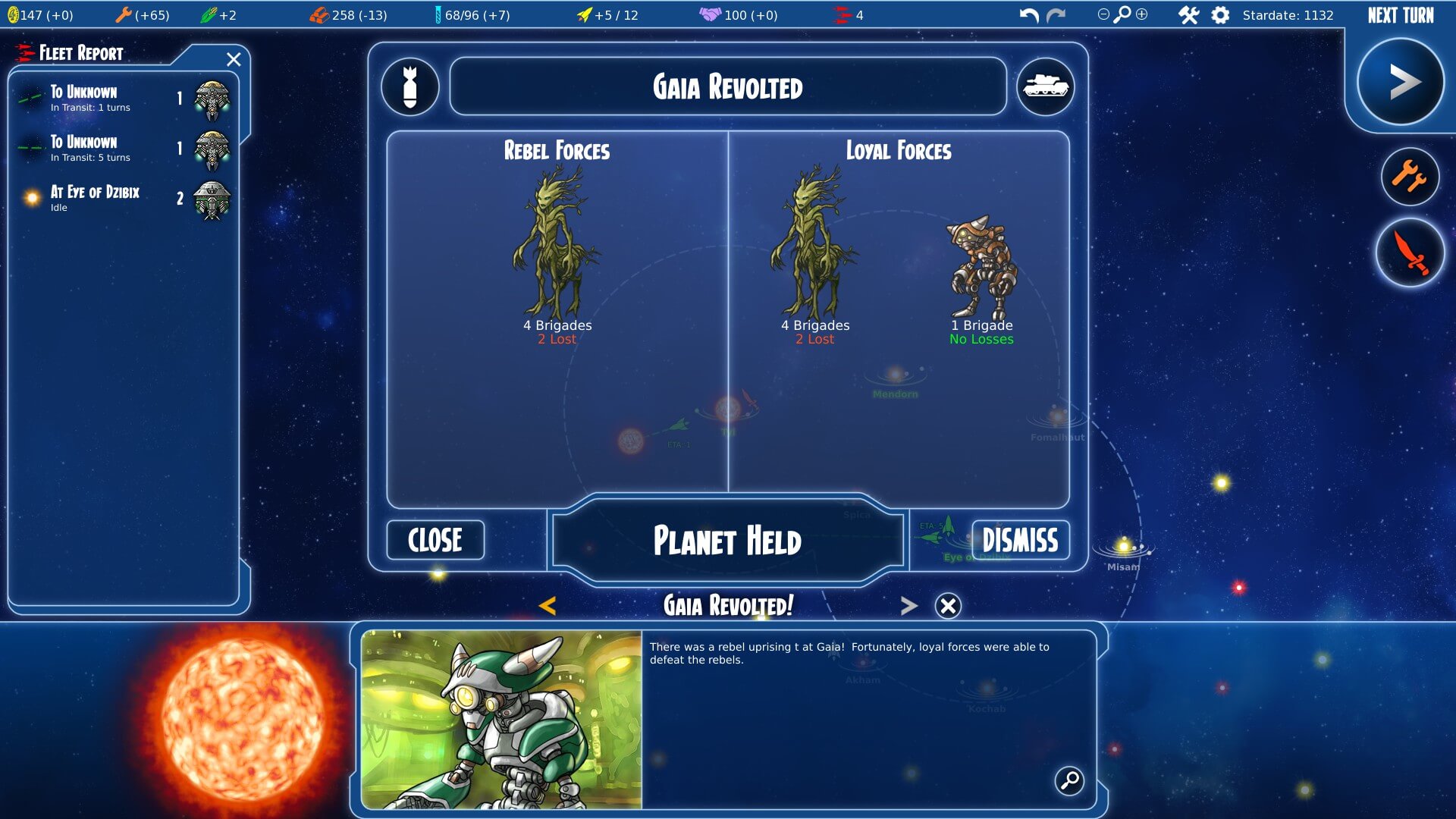Undo the last action
1456x819 pixels.
(x=1028, y=15)
